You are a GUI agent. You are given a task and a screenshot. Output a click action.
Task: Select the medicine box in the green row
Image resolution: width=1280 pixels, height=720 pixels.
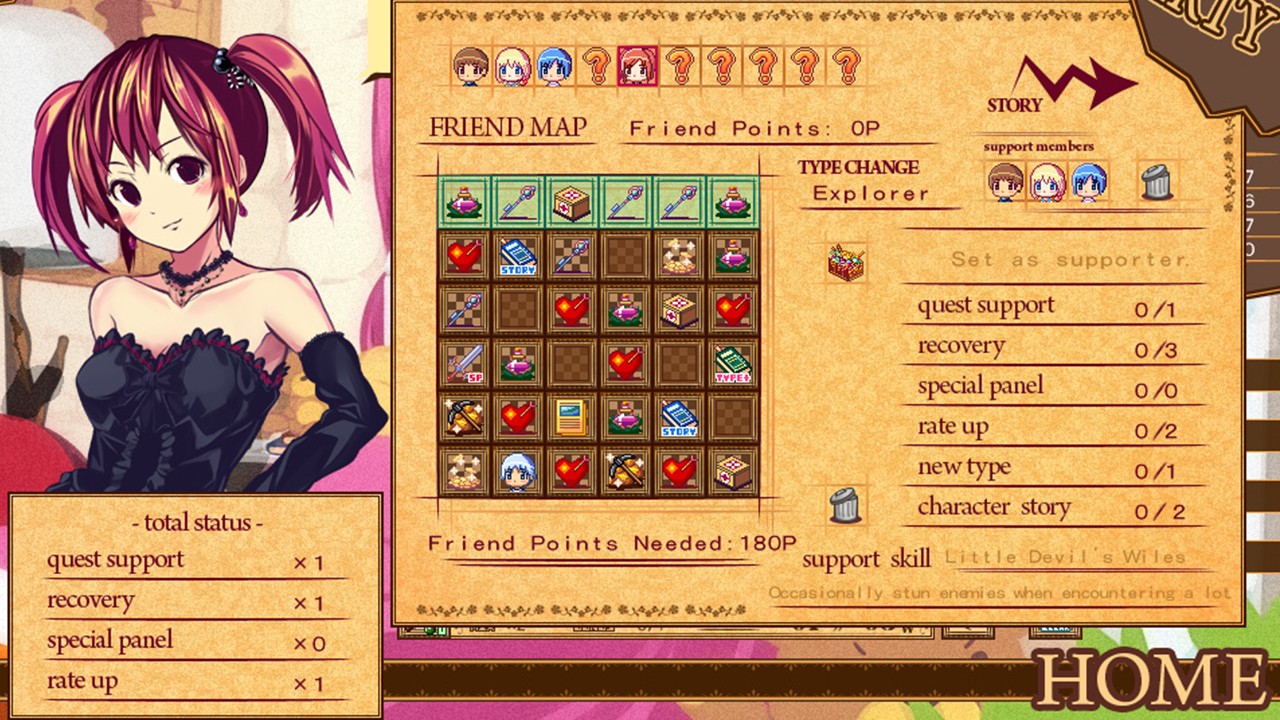(x=571, y=201)
